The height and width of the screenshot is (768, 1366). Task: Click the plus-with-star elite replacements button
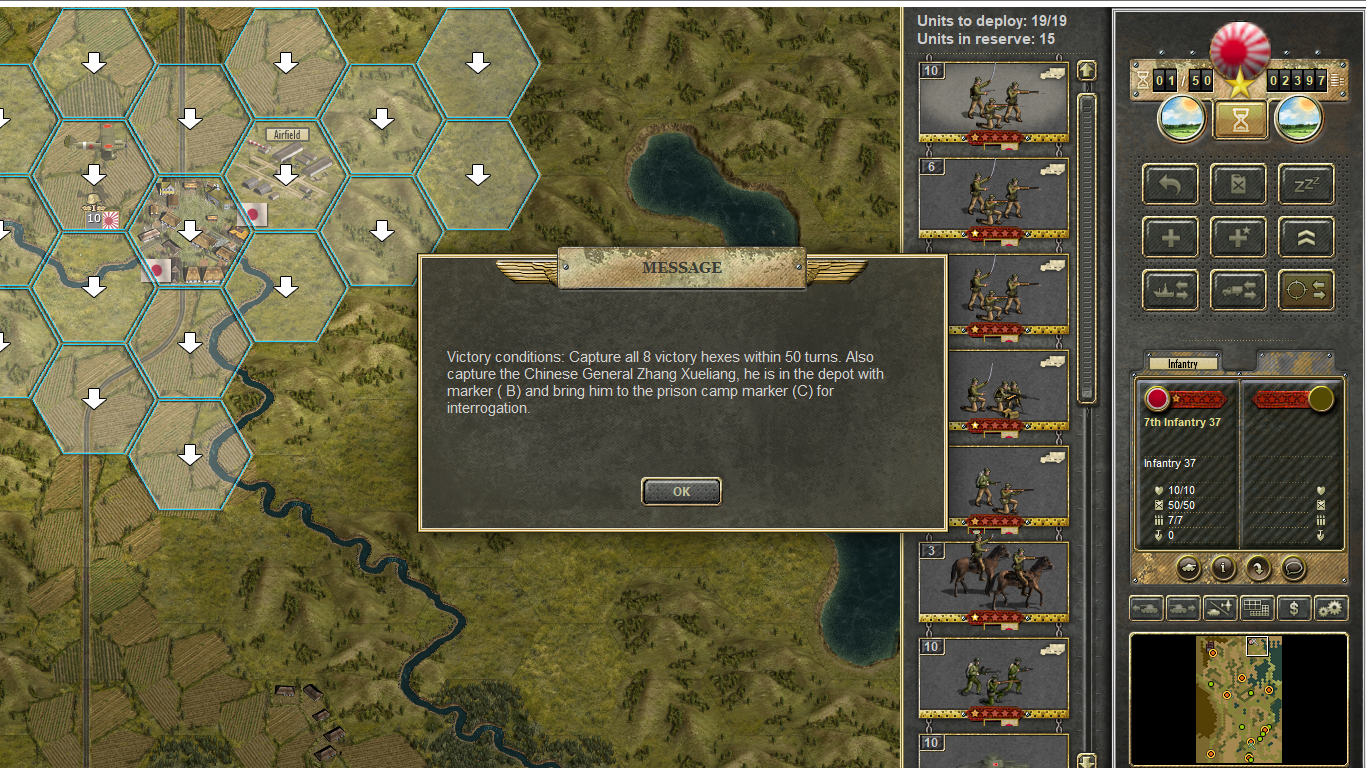(x=1238, y=238)
